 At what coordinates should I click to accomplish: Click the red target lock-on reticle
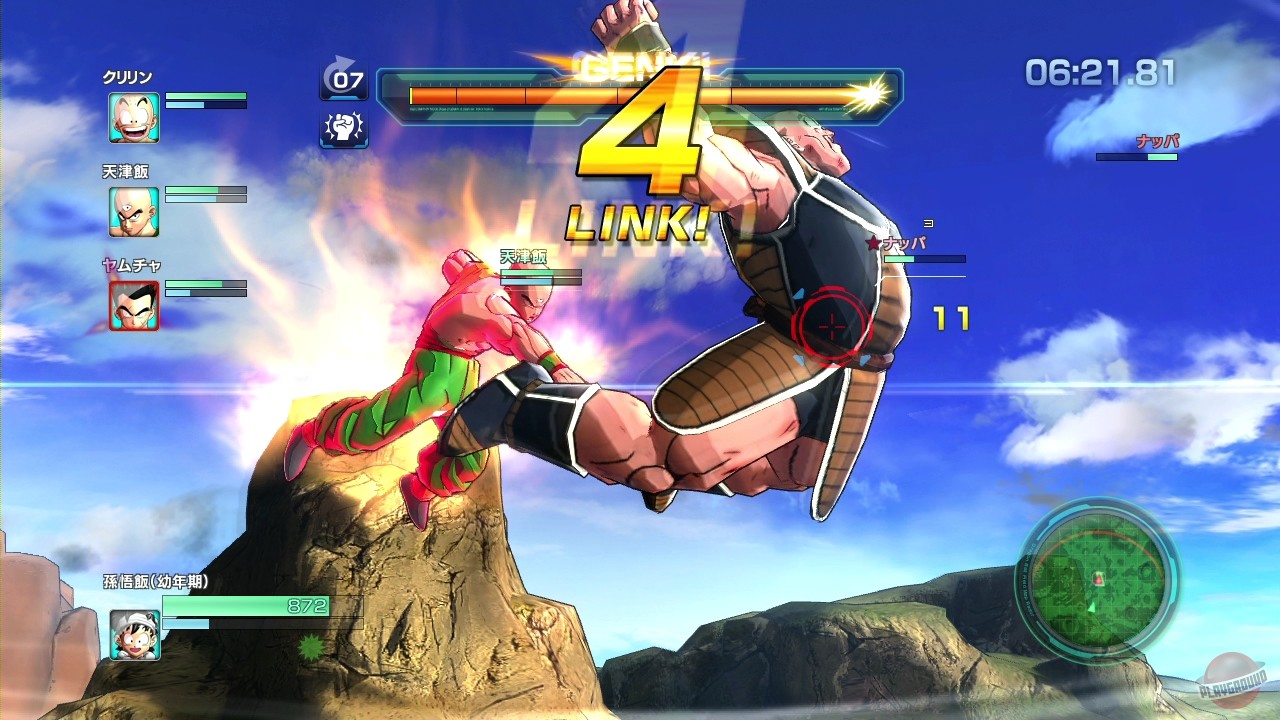click(x=832, y=325)
